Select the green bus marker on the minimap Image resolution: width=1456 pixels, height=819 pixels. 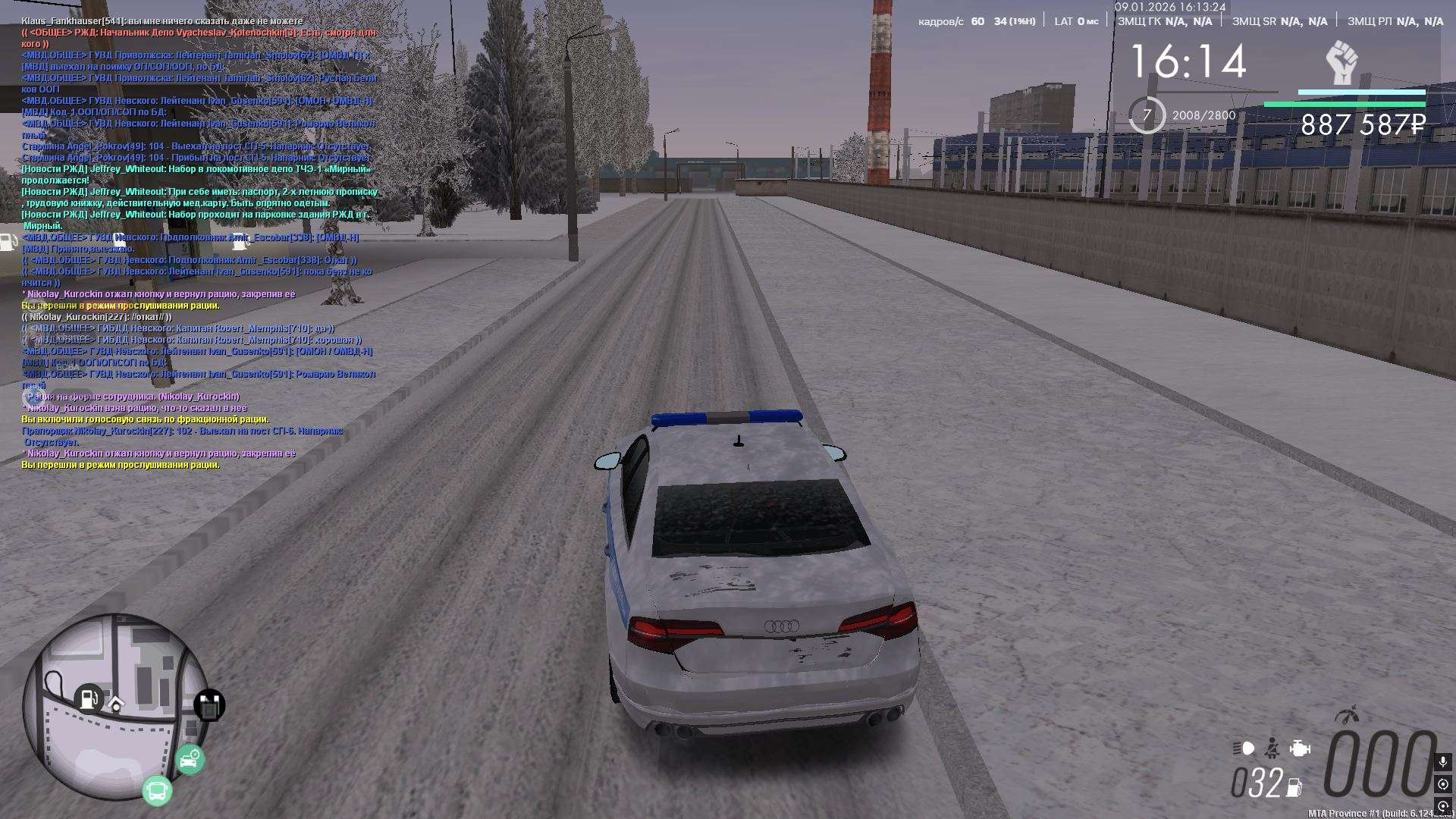158,790
